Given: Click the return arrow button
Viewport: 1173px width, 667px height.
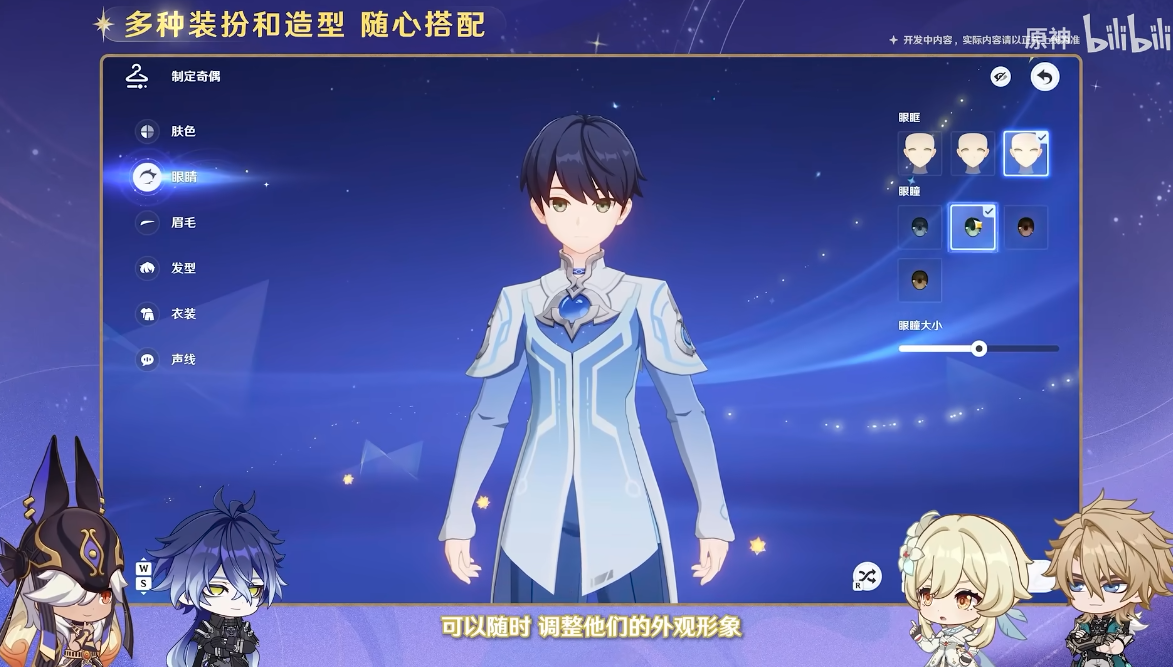Looking at the screenshot, I should click(x=1045, y=77).
